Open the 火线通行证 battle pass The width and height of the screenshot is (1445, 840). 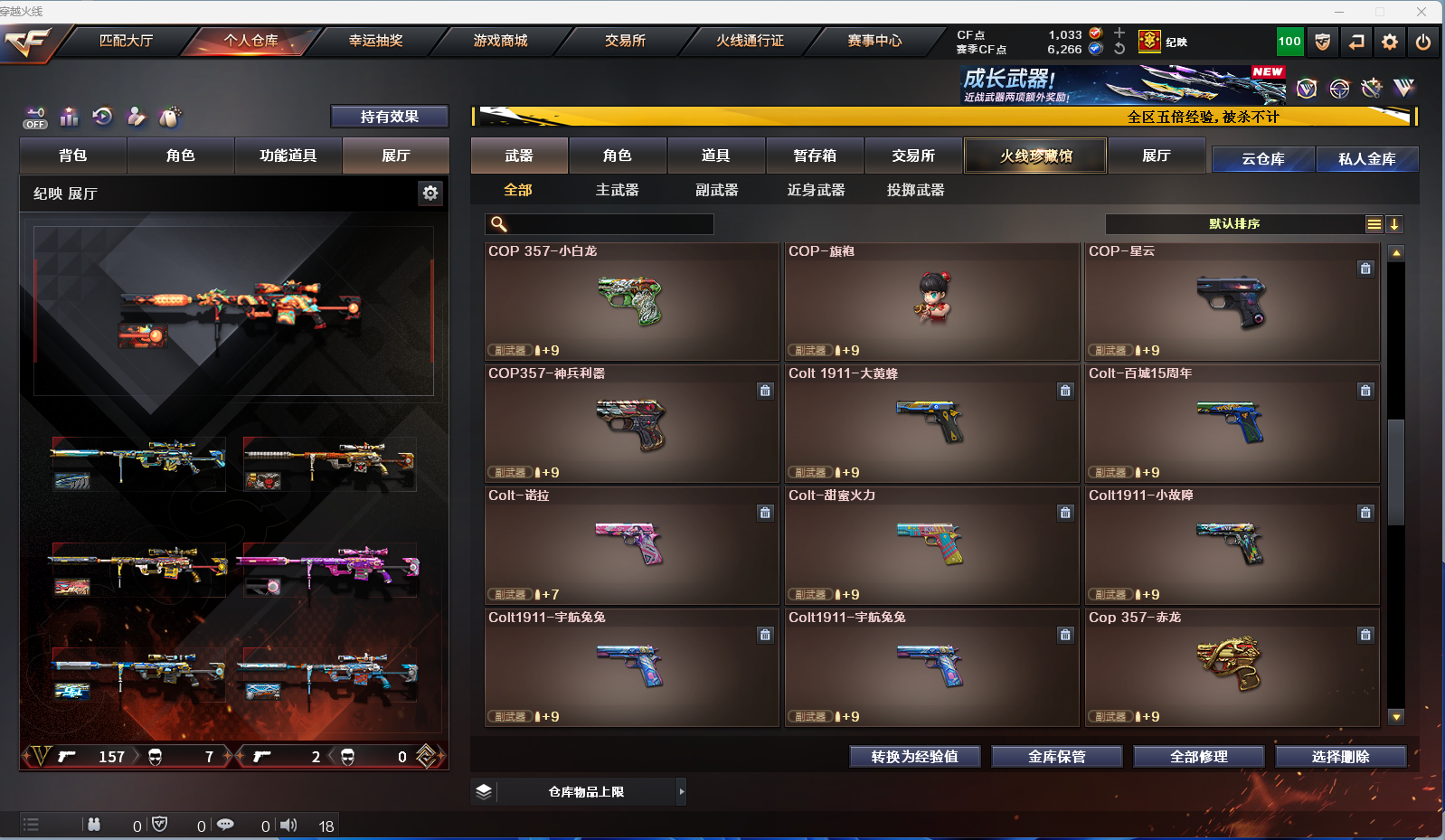750,41
